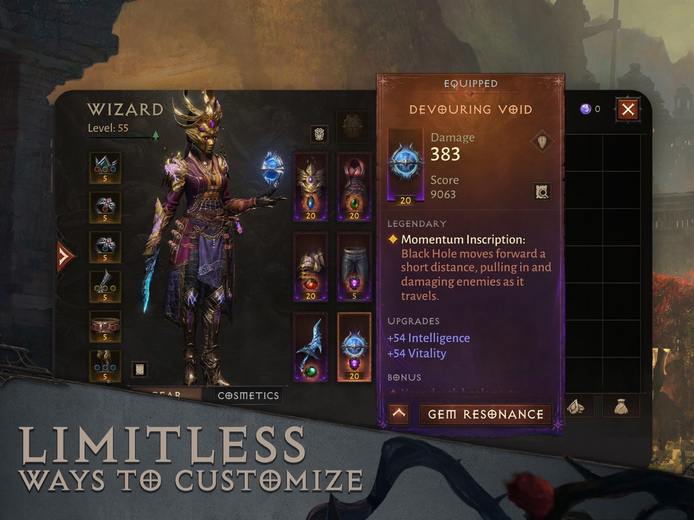The width and height of the screenshot is (694, 520).
Task: Tap the shield icon beside Damage
Action: tap(541, 141)
